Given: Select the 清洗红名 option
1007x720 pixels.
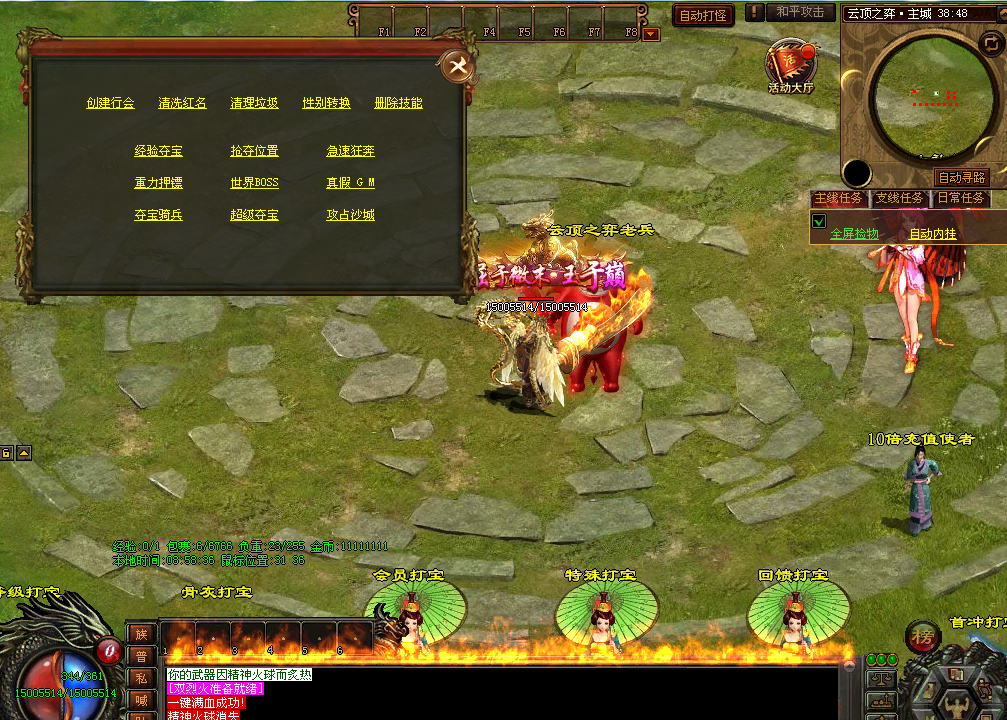Looking at the screenshot, I should (x=182, y=103).
